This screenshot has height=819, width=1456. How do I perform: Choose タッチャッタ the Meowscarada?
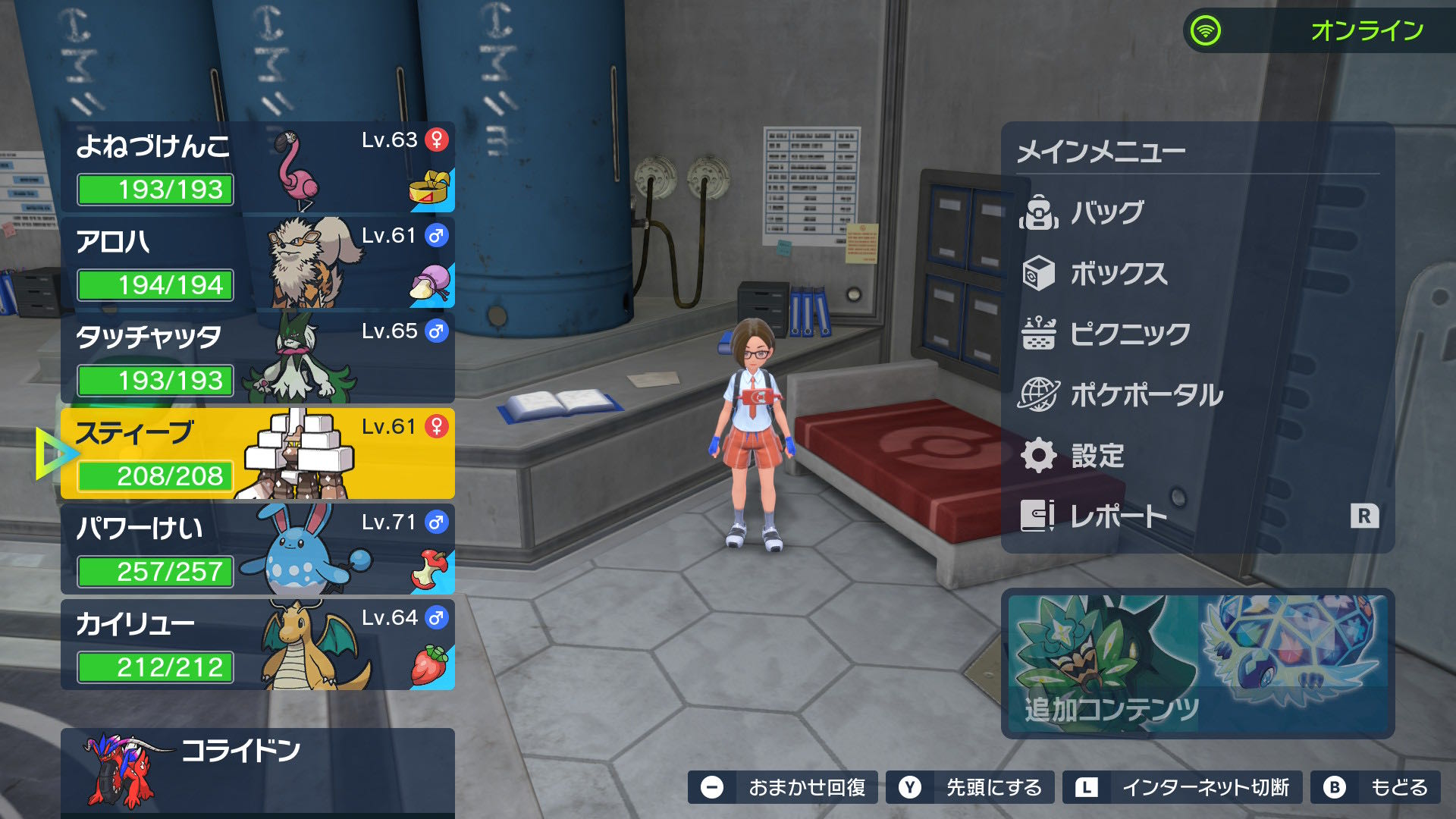click(x=258, y=358)
